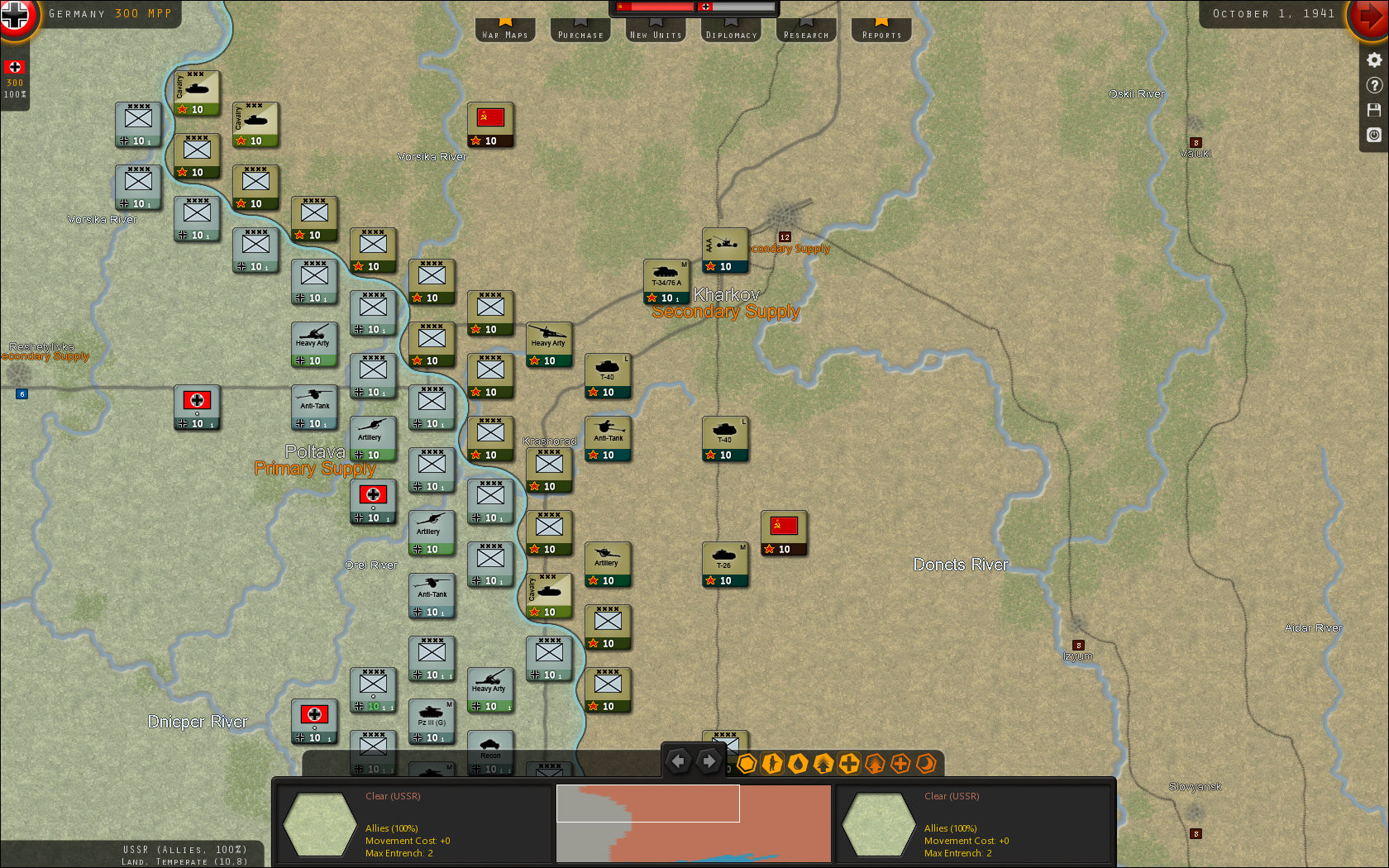1389x868 pixels.
Task: Click the next-unit right arrow button
Action: pyautogui.click(x=709, y=760)
